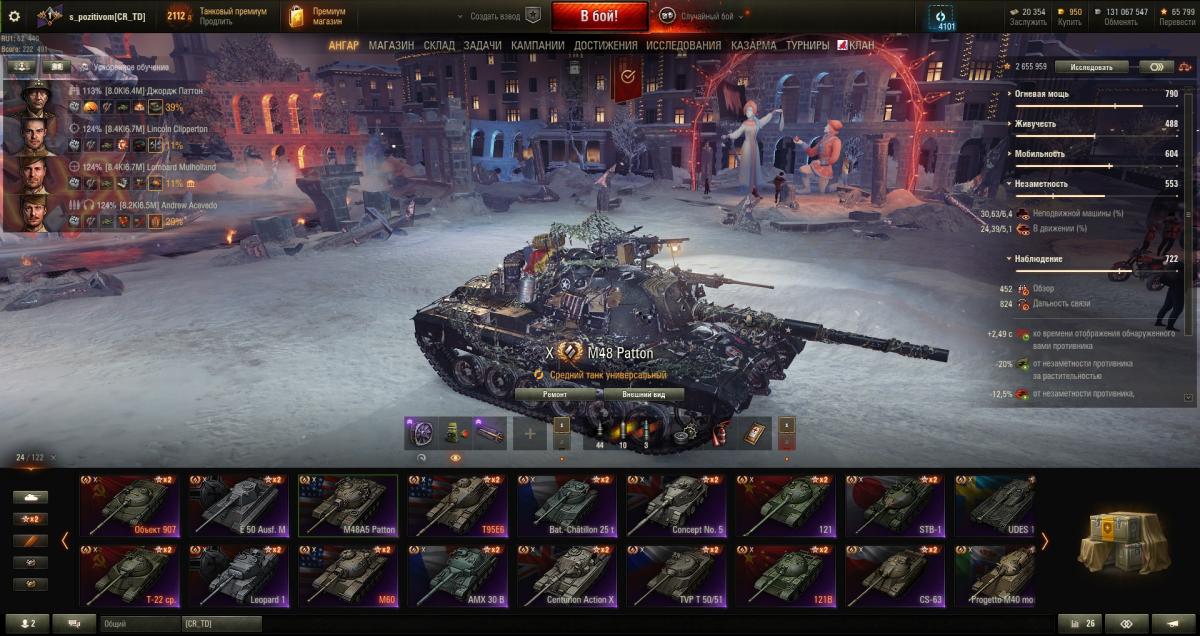Image resolution: width=1200 pixels, height=636 pixels.
Task: Start battle with the red В бой! button
Action: [x=599, y=16]
